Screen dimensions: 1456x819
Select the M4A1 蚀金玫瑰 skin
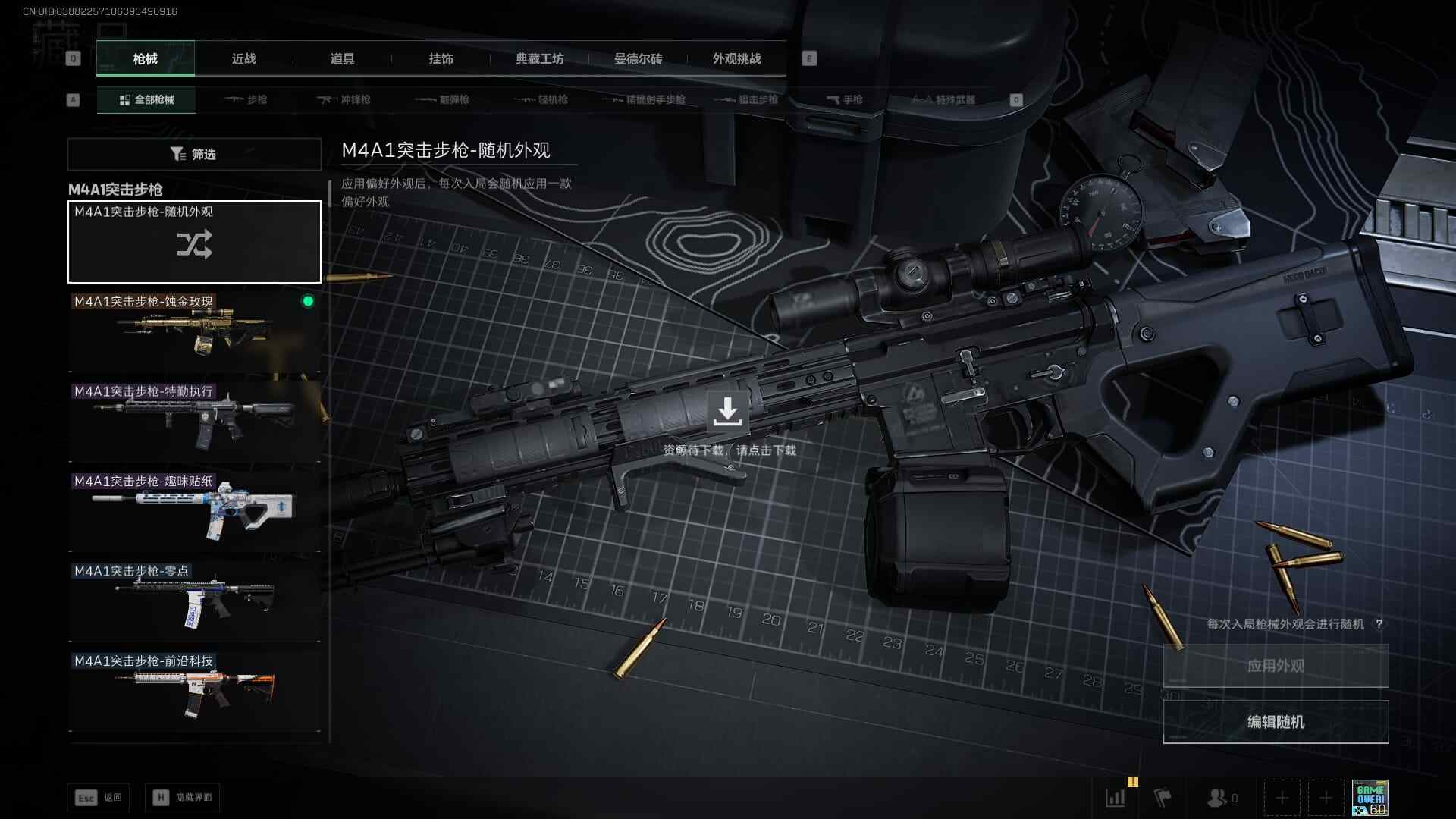pos(194,332)
